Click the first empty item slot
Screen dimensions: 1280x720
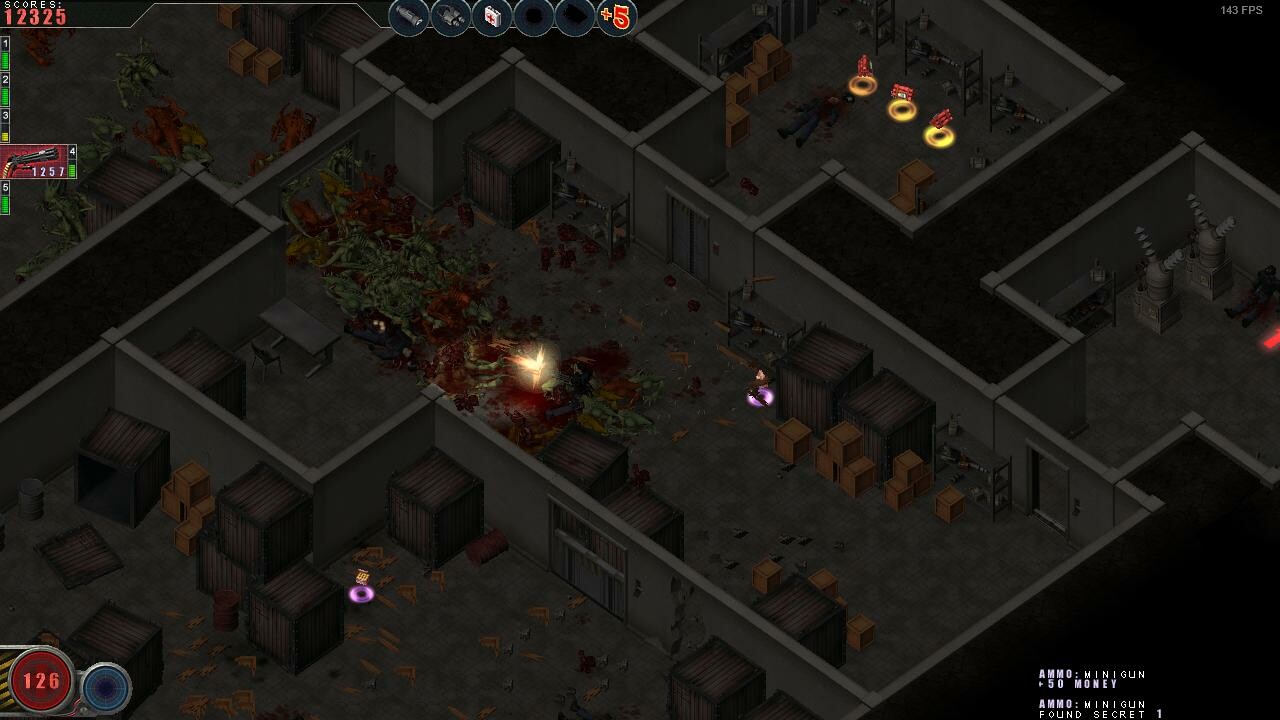(533, 16)
